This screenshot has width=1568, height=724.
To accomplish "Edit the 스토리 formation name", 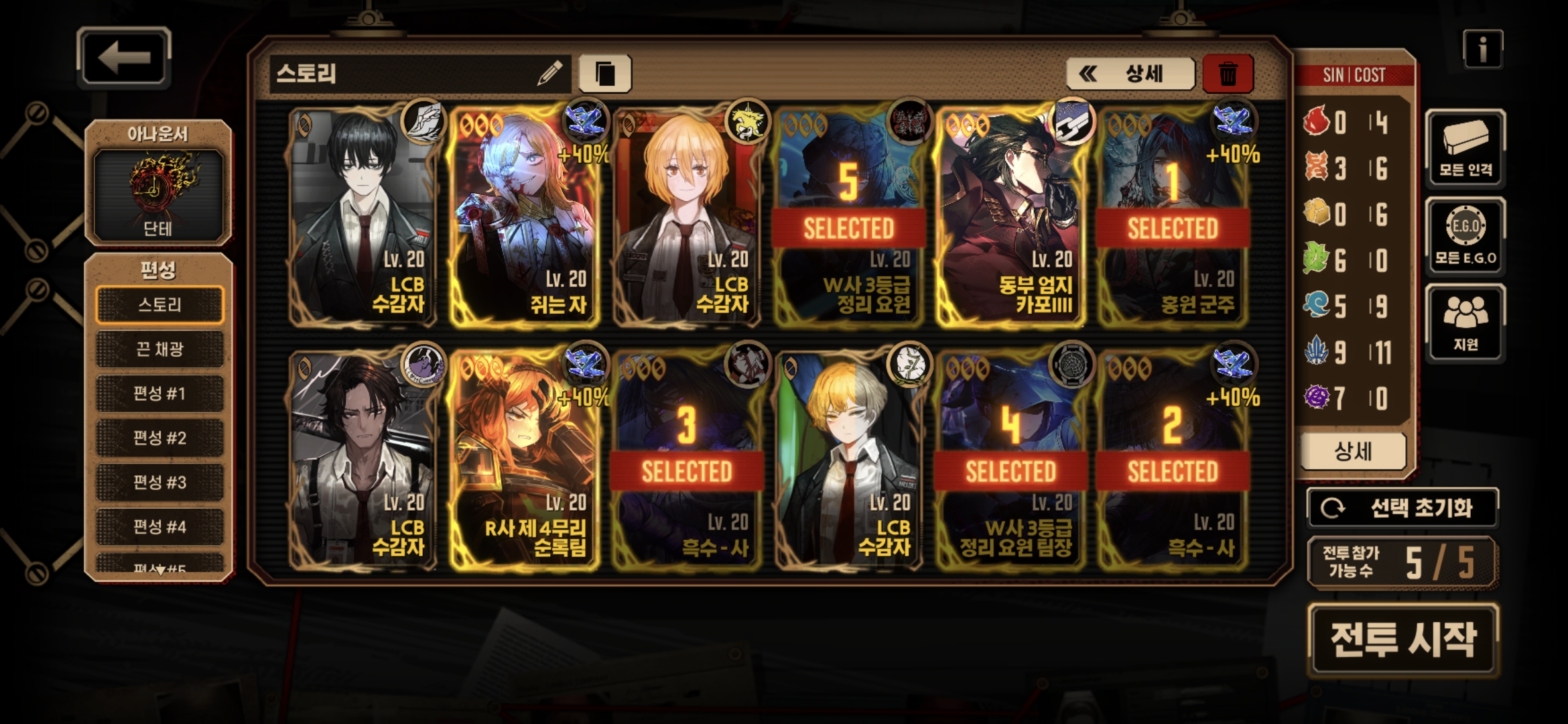I will 549,73.
